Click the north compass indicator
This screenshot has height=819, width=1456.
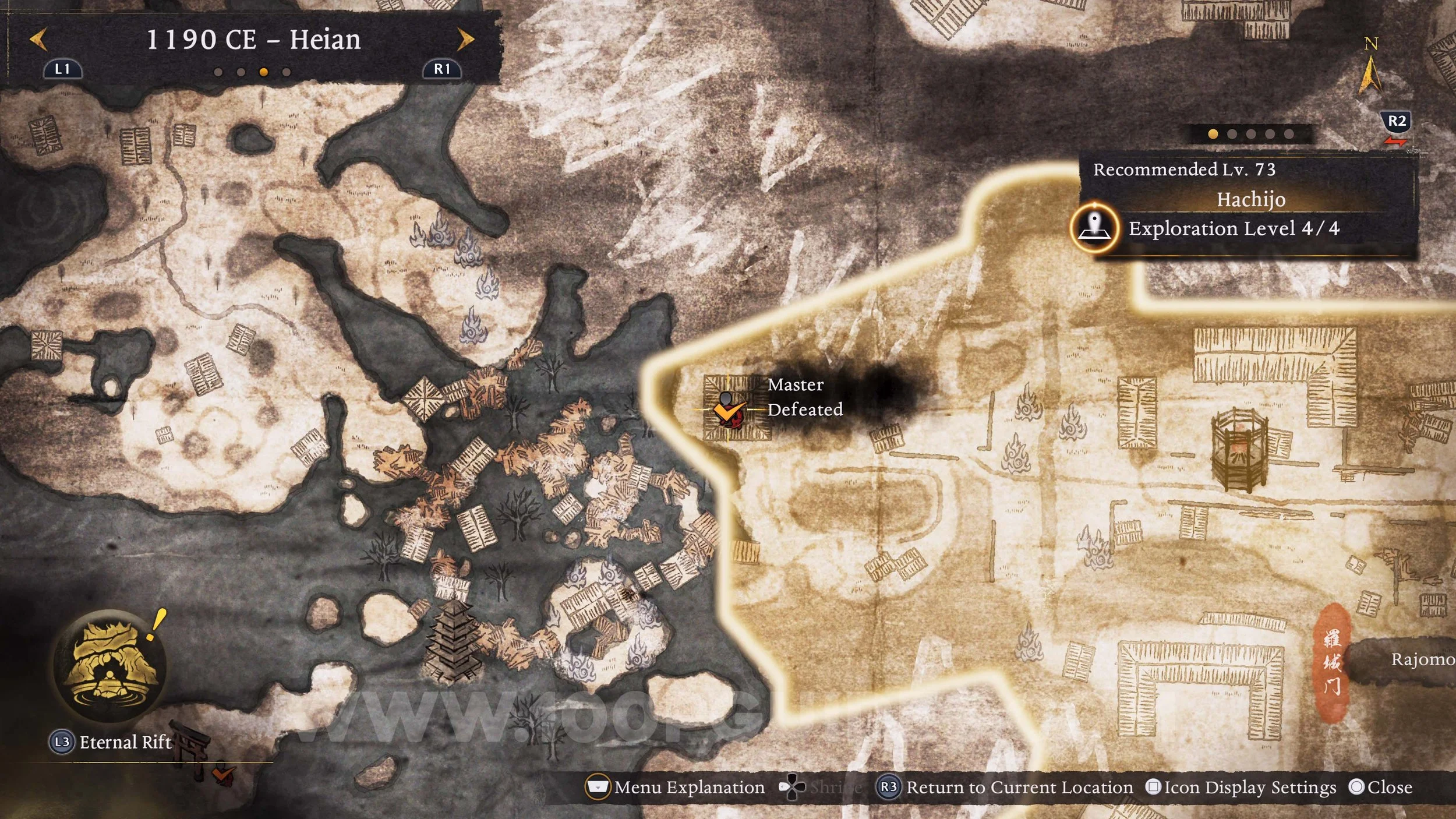pyautogui.click(x=1370, y=67)
